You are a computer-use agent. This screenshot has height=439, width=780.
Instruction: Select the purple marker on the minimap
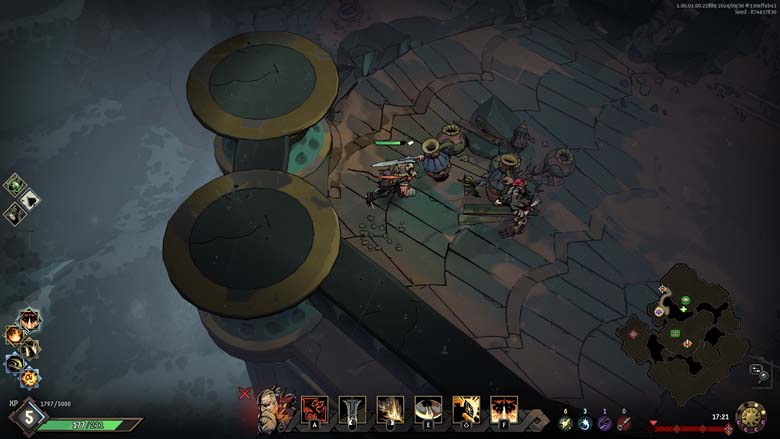pos(659,312)
